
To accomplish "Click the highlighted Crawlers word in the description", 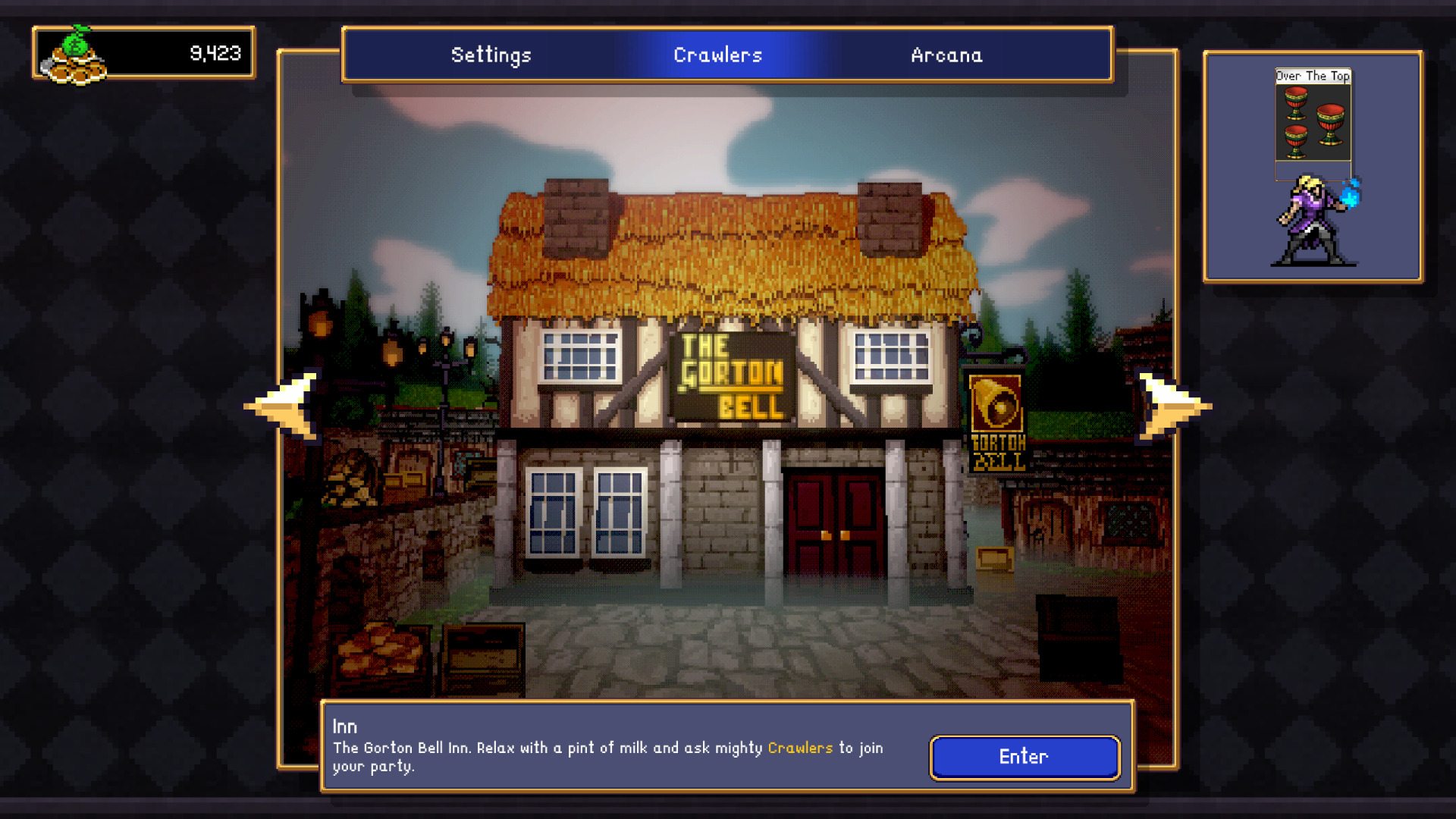I will 799,748.
